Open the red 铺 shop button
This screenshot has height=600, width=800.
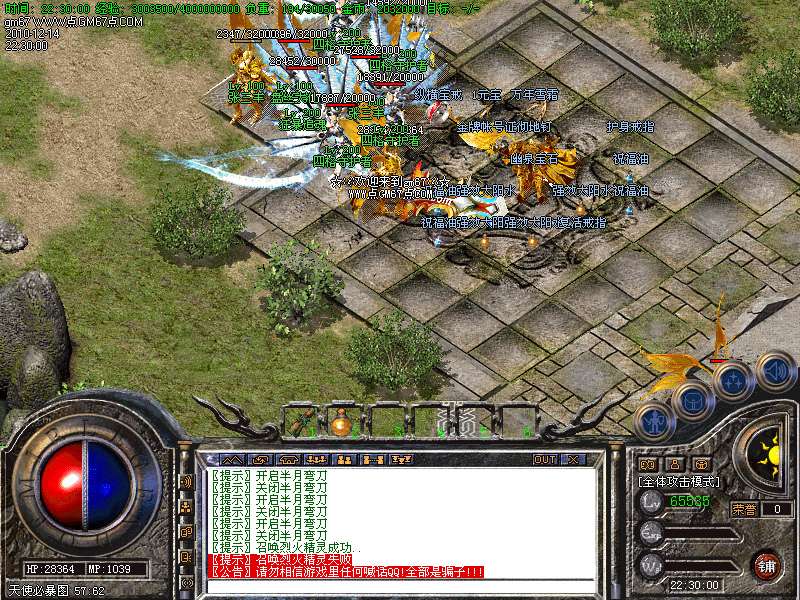767,565
